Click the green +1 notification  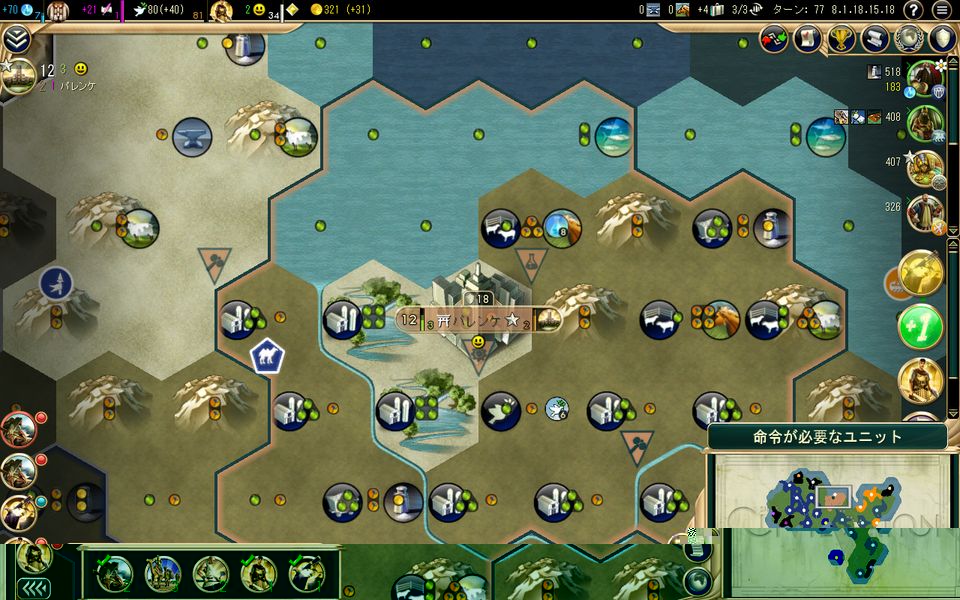(921, 326)
